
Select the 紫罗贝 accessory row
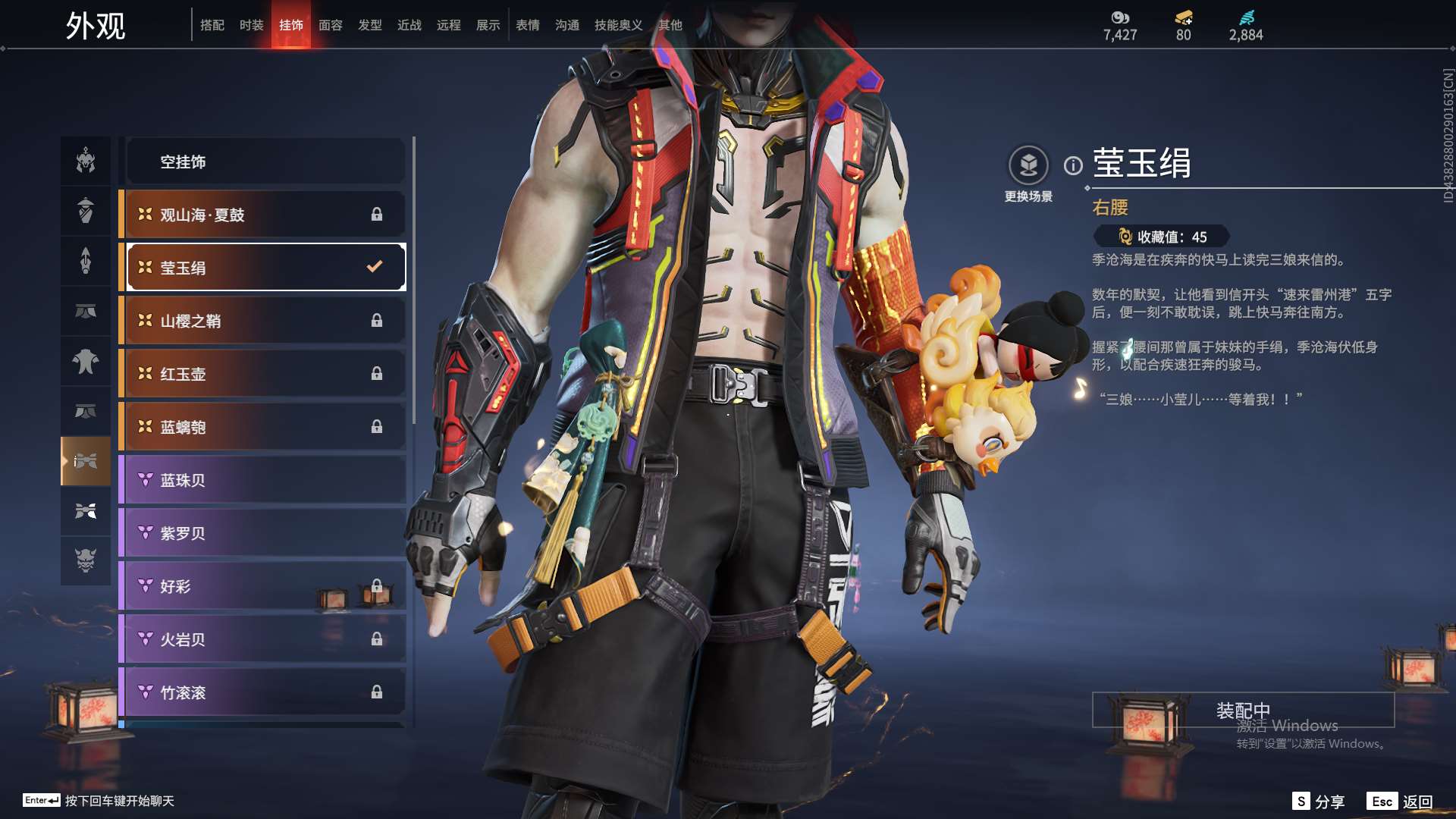265,533
